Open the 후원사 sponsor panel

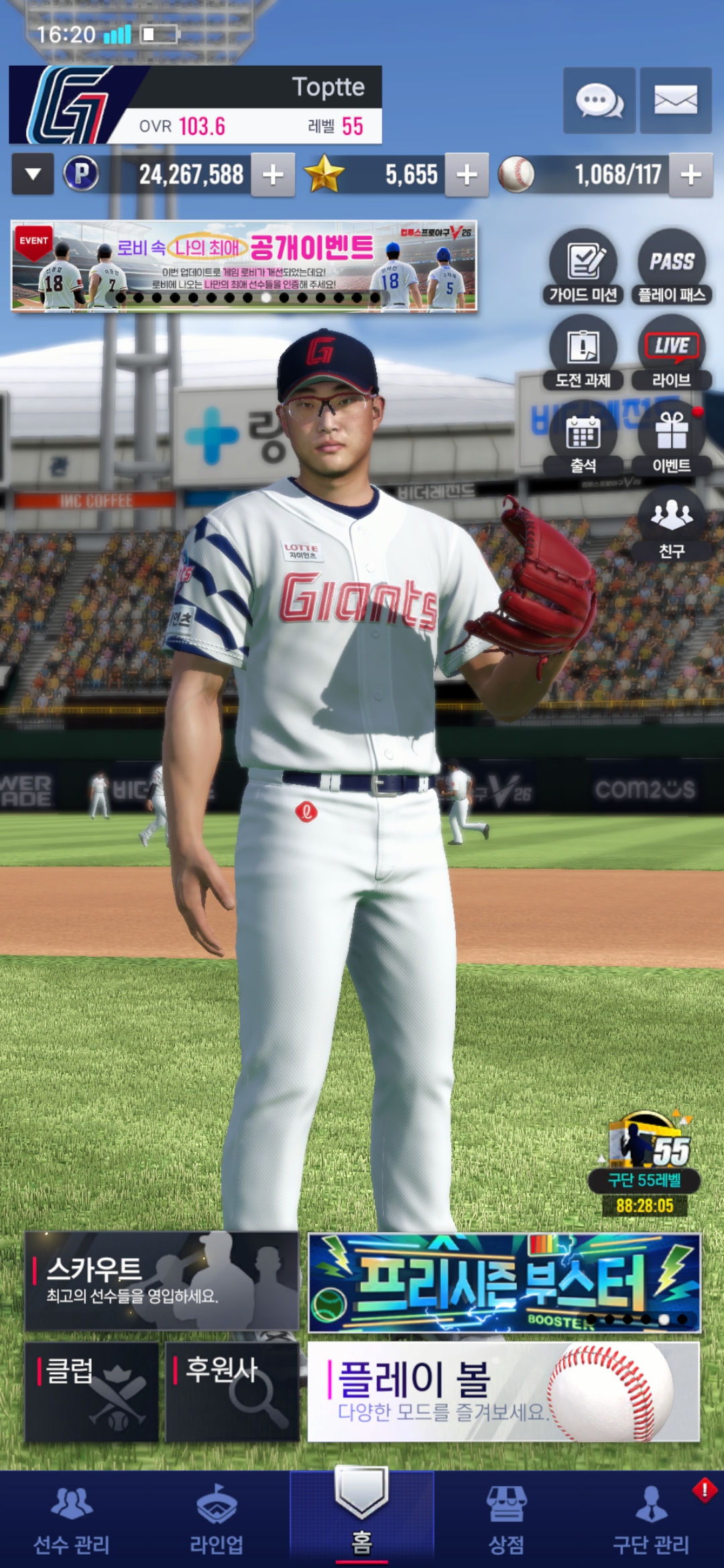coord(232,1391)
